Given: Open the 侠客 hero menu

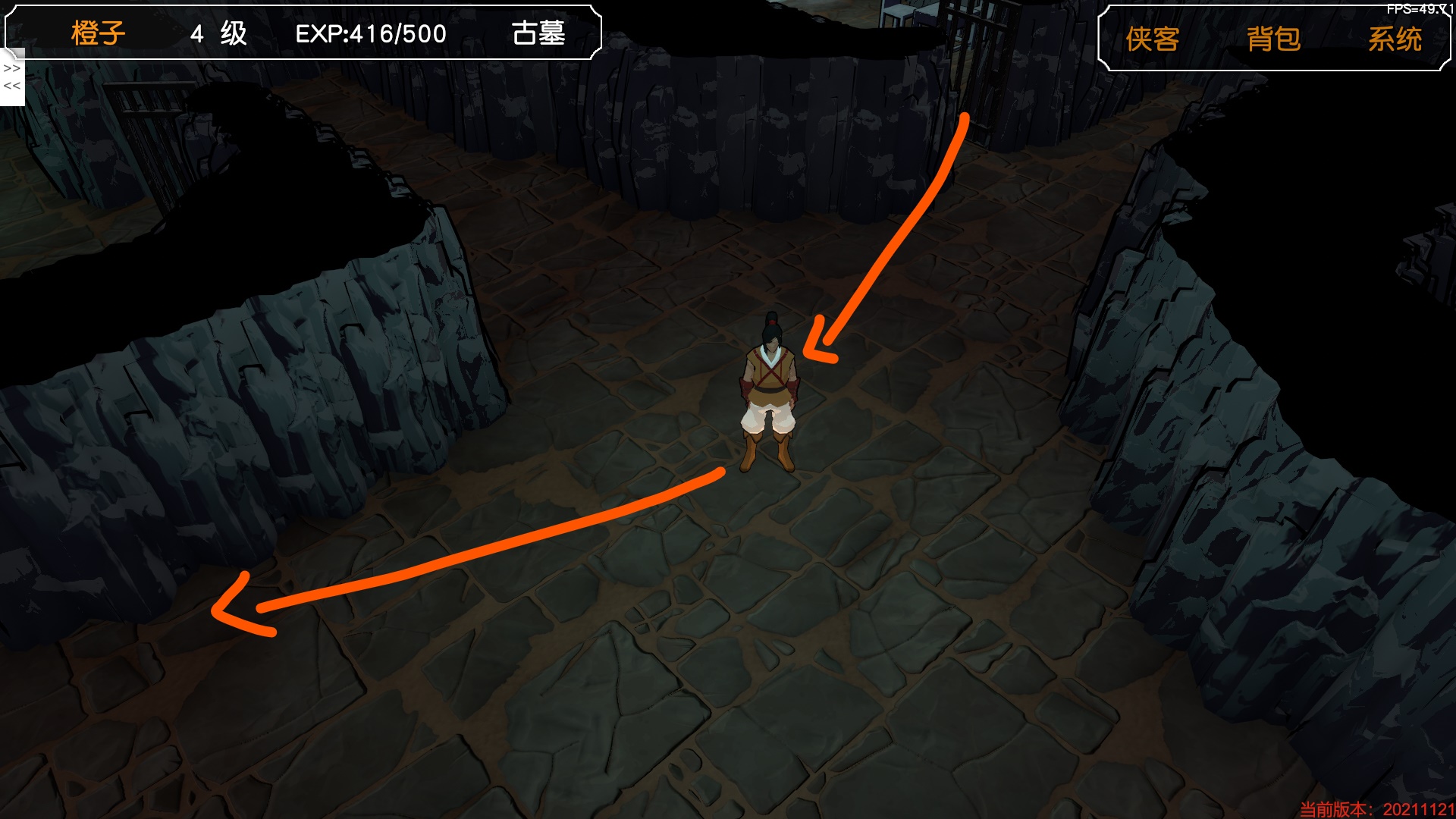Looking at the screenshot, I should [1152, 39].
